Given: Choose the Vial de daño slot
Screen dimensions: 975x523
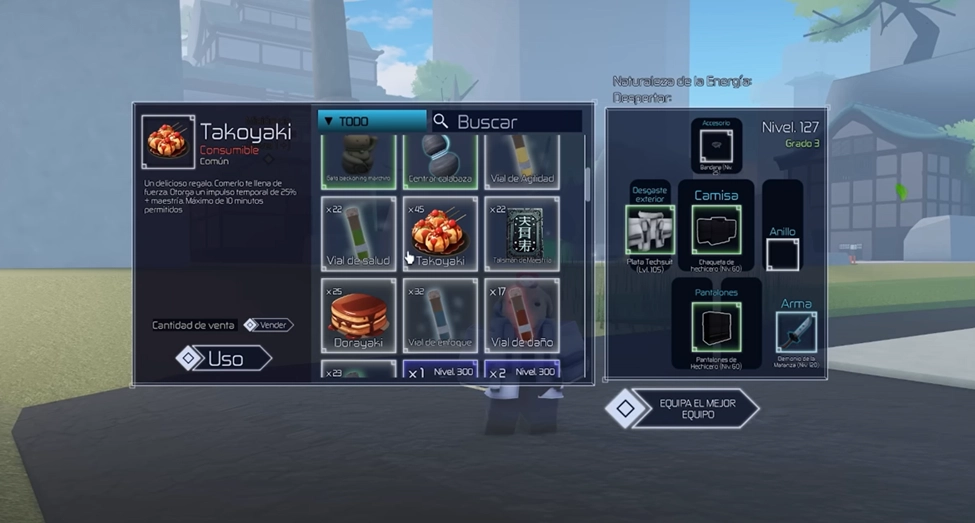Looking at the screenshot, I should coord(522,315).
